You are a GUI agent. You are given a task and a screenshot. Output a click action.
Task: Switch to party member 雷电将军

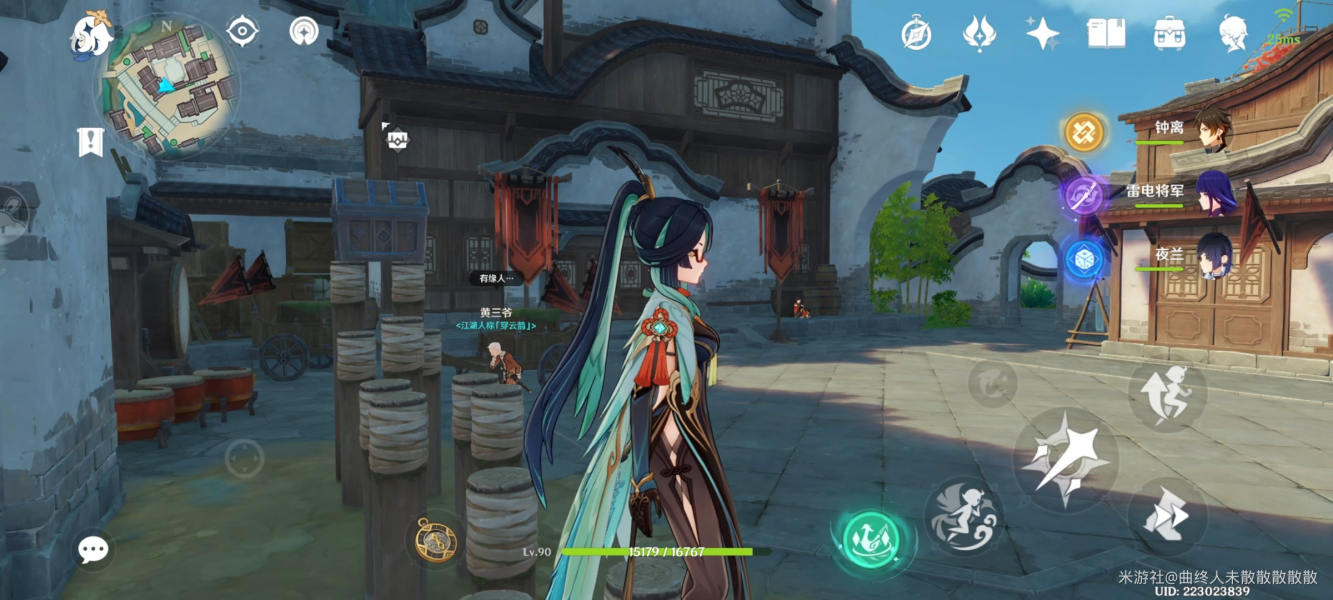pos(1216,192)
